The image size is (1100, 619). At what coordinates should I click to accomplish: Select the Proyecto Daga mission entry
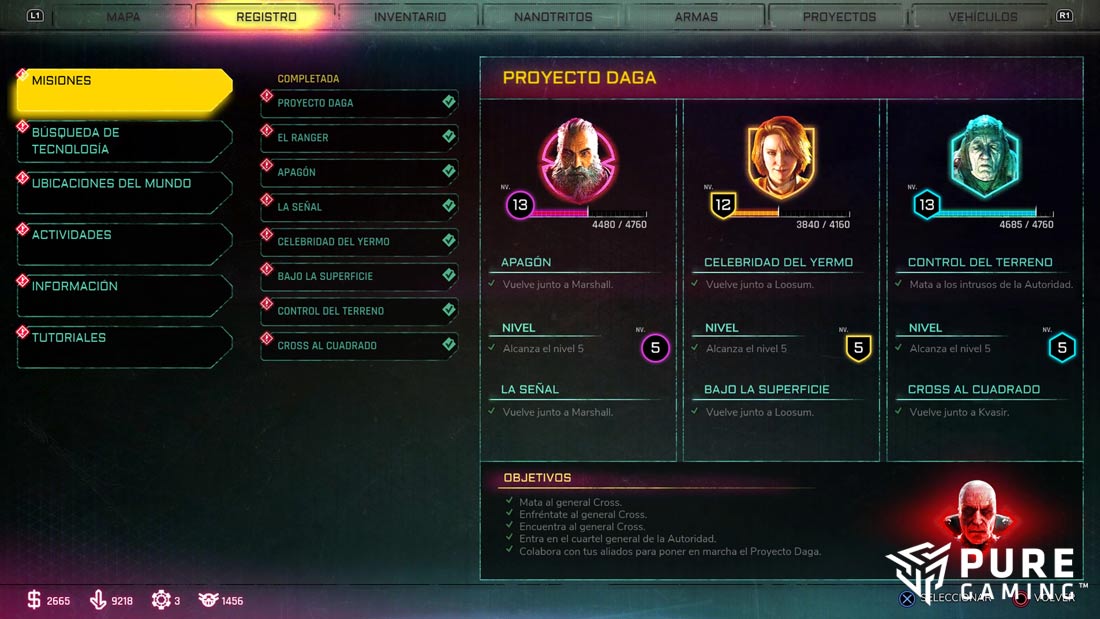[x=360, y=103]
